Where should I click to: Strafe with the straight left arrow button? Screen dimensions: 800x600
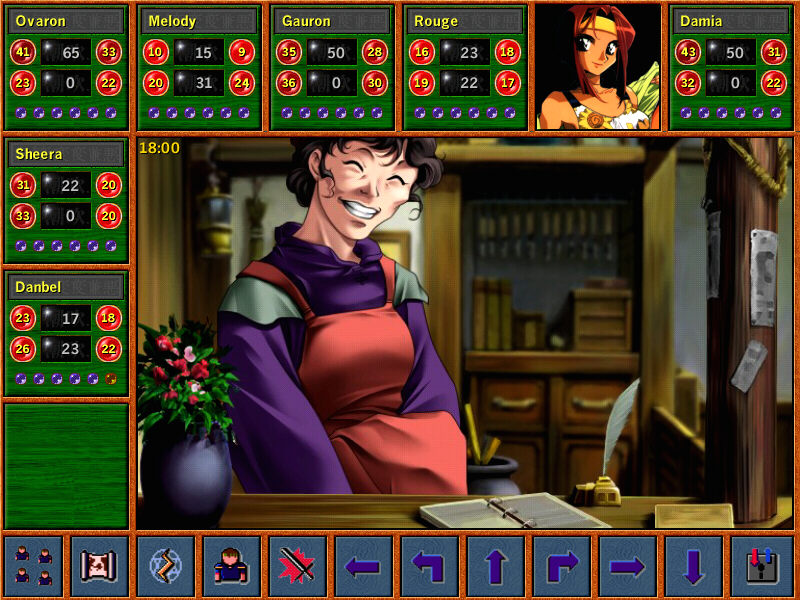(x=363, y=566)
